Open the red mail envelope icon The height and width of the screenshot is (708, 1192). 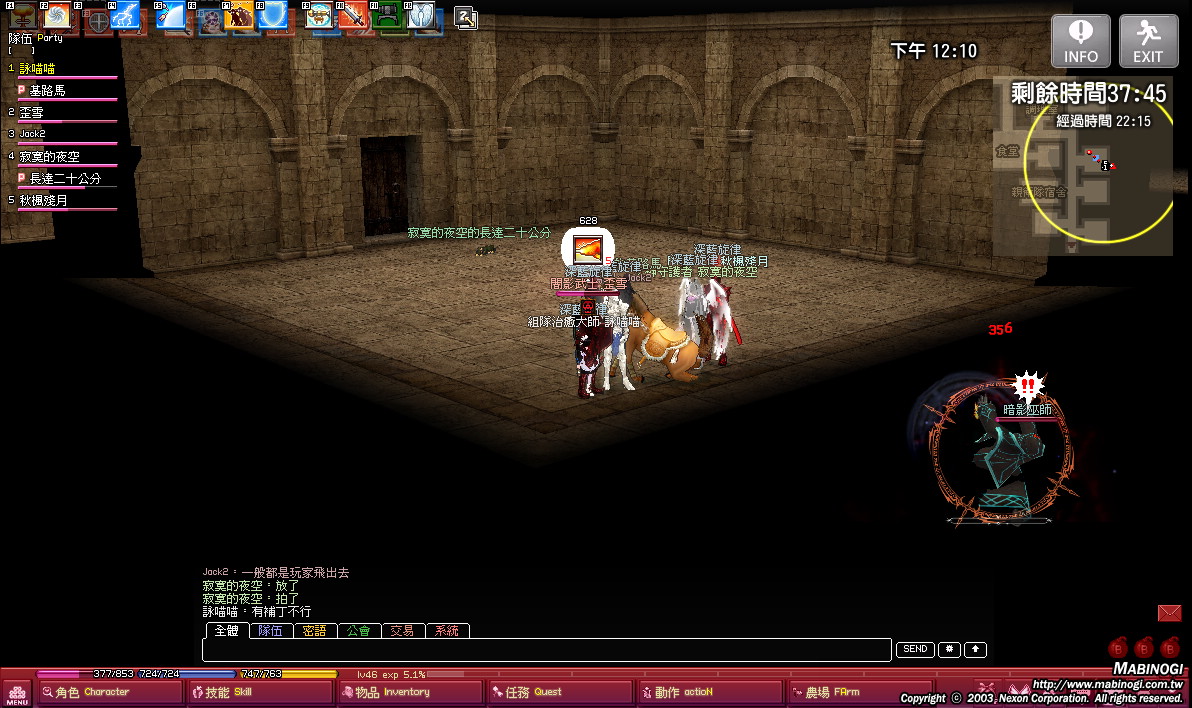click(x=1169, y=613)
